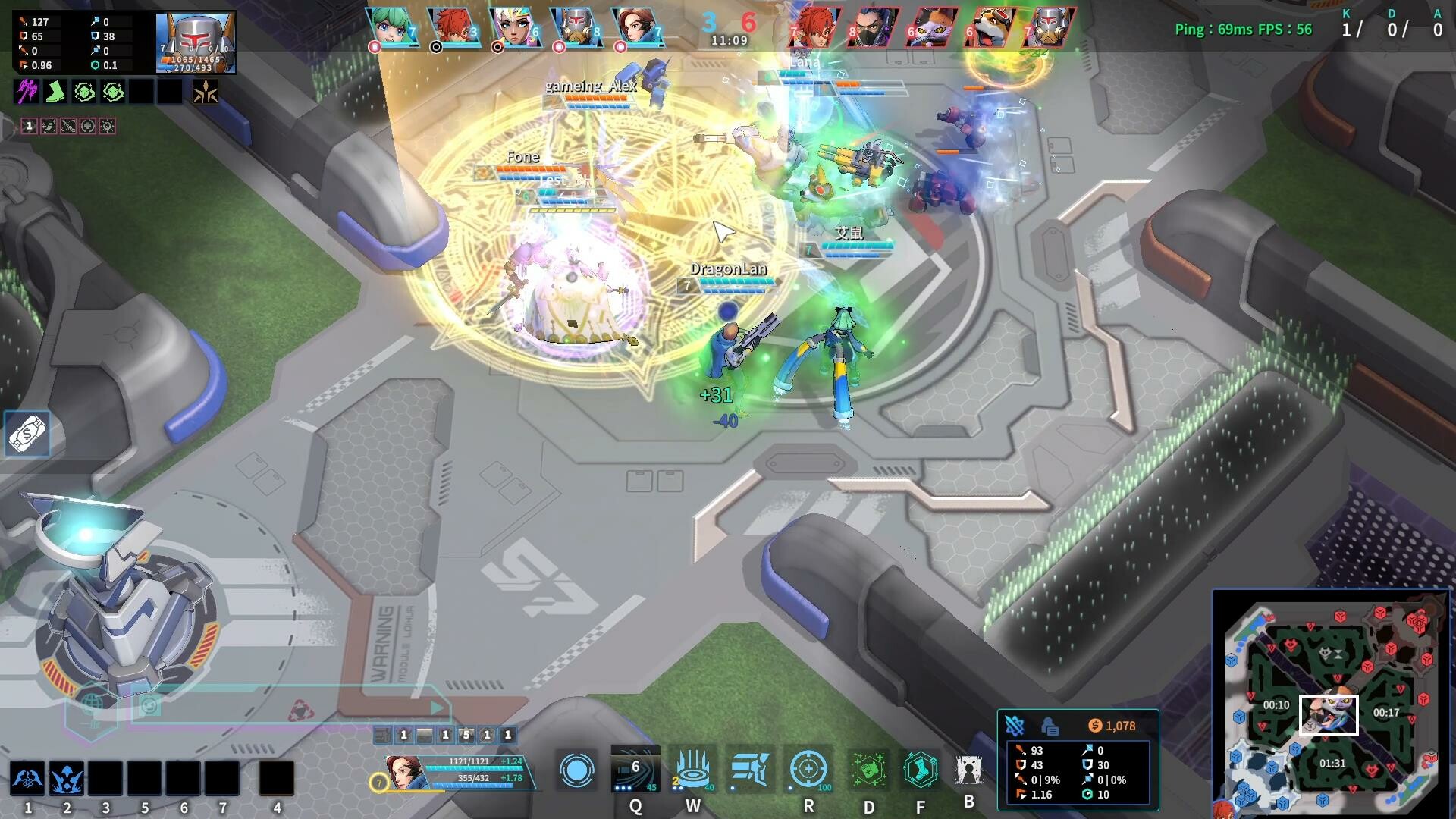Viewport: 1456px width, 819px height.
Task: Use the R targeting ultimate ability
Action: pos(807,769)
